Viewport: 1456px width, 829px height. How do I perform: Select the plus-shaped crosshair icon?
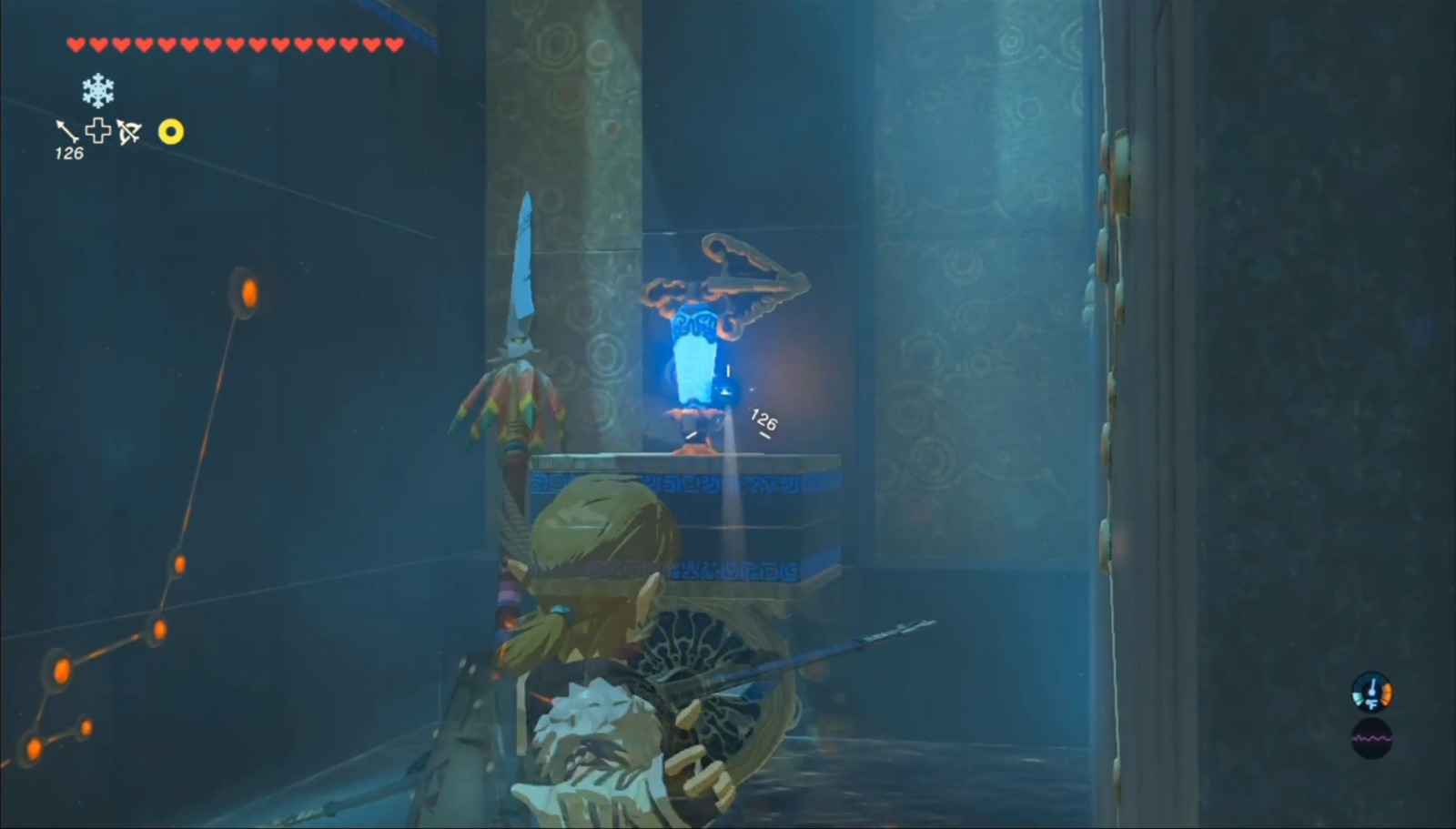(98, 131)
